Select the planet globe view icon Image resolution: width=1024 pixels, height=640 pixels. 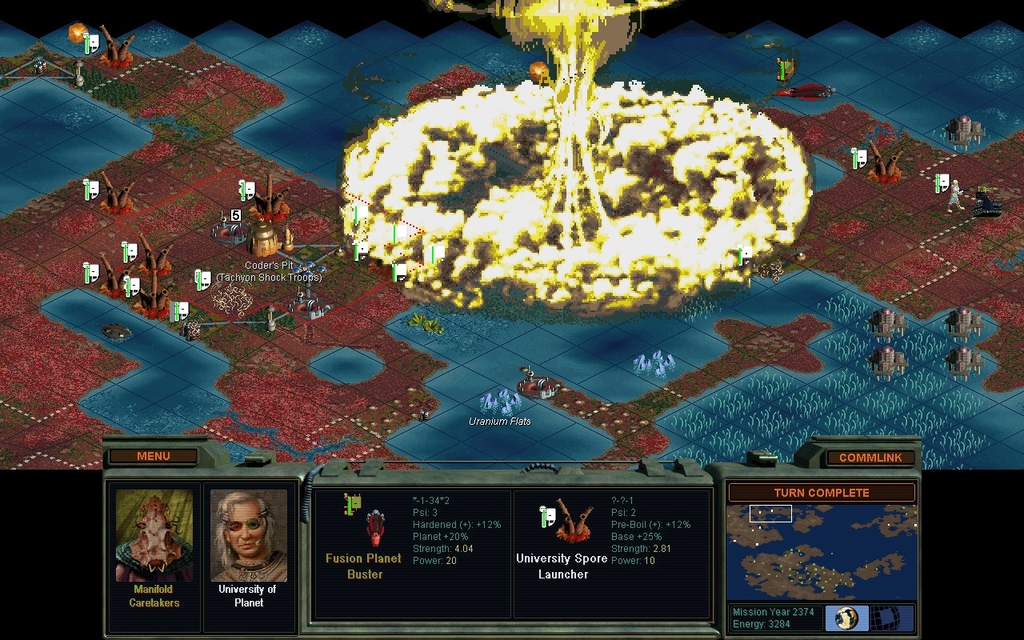(x=846, y=617)
